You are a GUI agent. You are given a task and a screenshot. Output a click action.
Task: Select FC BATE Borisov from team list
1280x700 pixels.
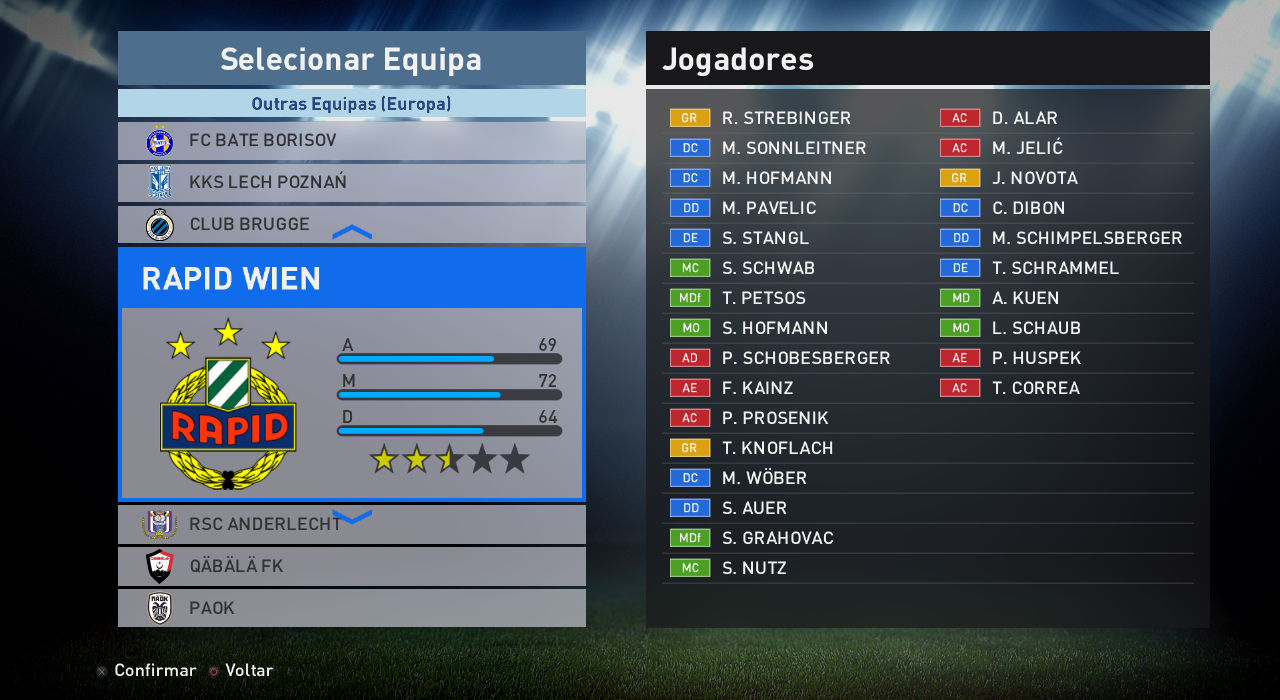[x=351, y=141]
